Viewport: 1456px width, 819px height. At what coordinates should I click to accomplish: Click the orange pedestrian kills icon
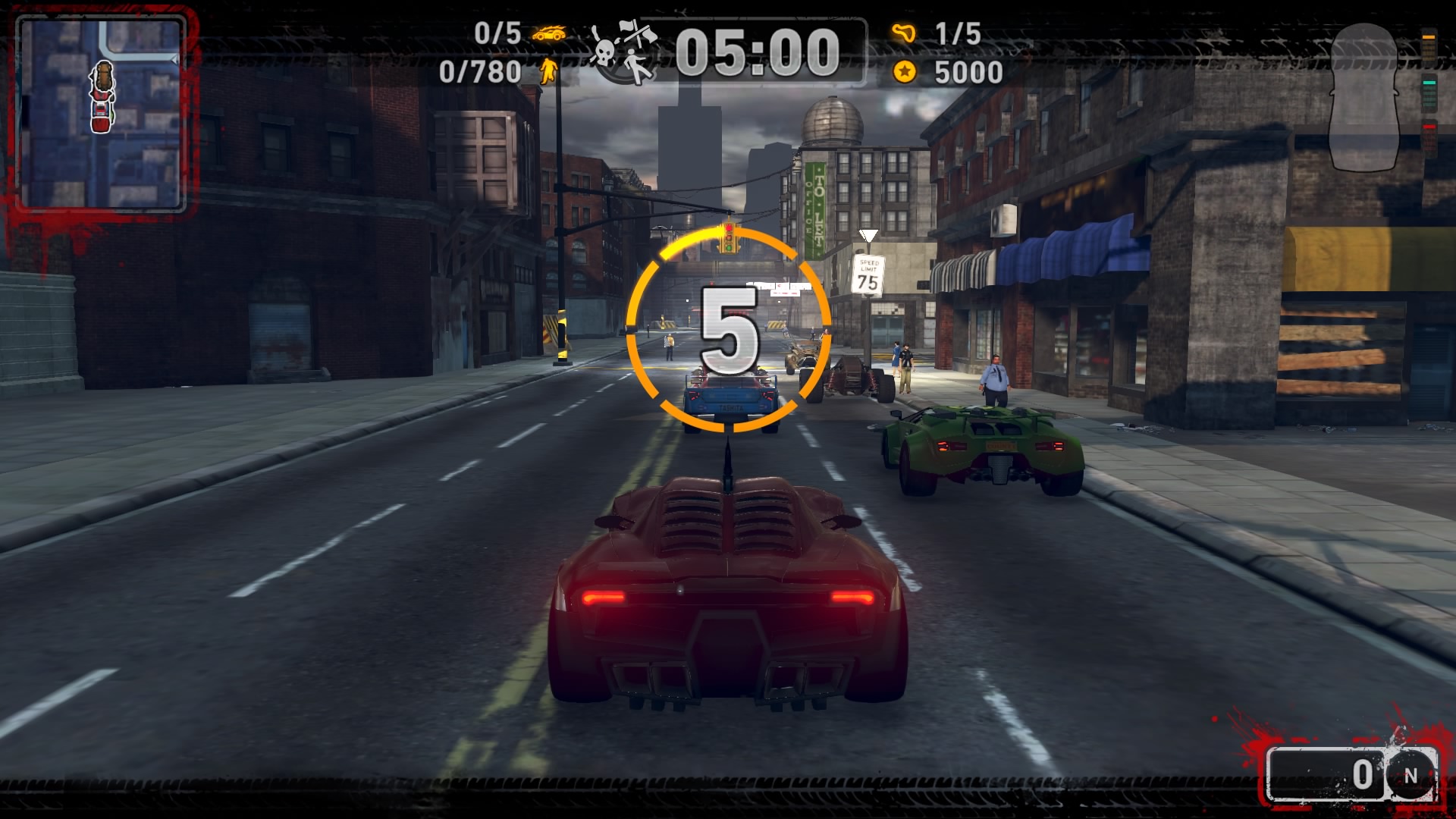[548, 71]
